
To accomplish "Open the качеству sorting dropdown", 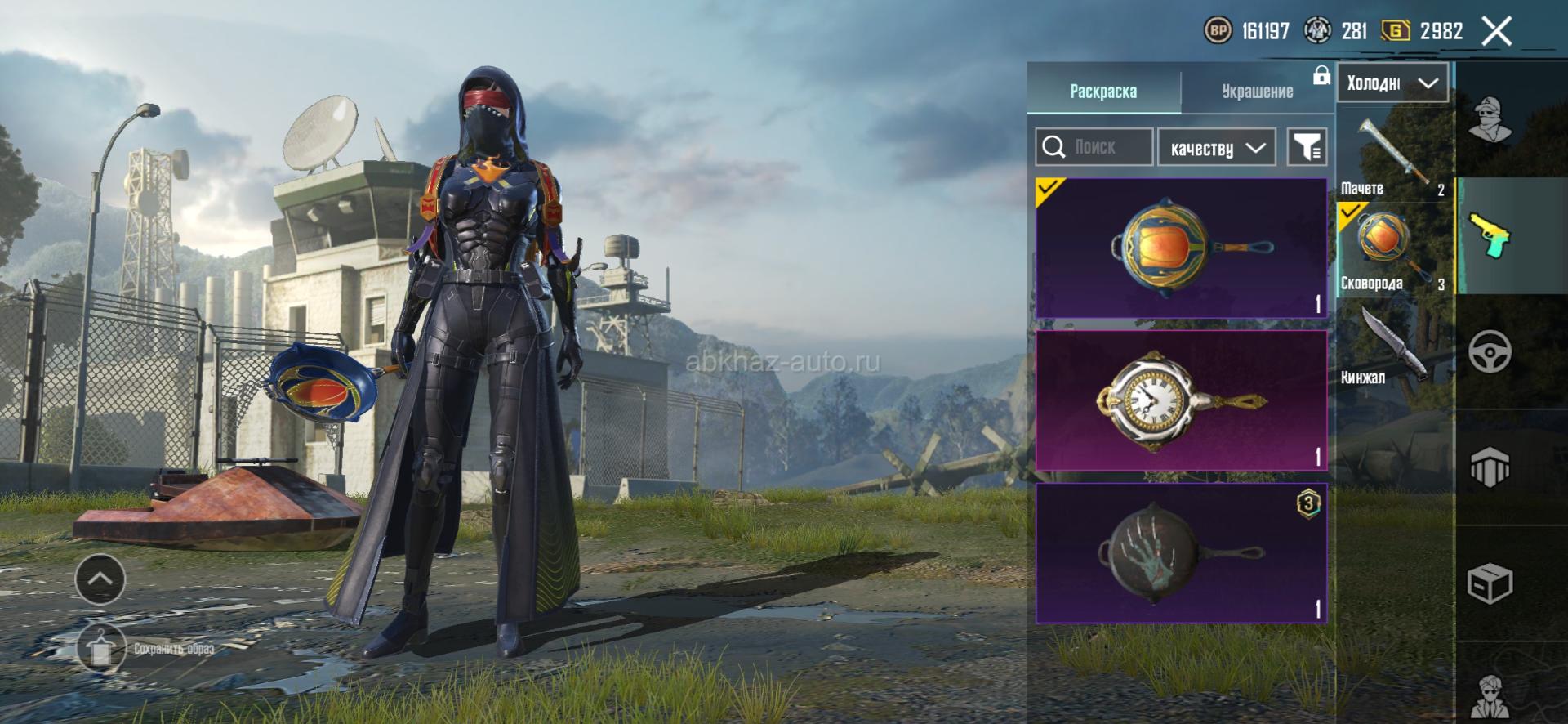I will (1217, 148).
